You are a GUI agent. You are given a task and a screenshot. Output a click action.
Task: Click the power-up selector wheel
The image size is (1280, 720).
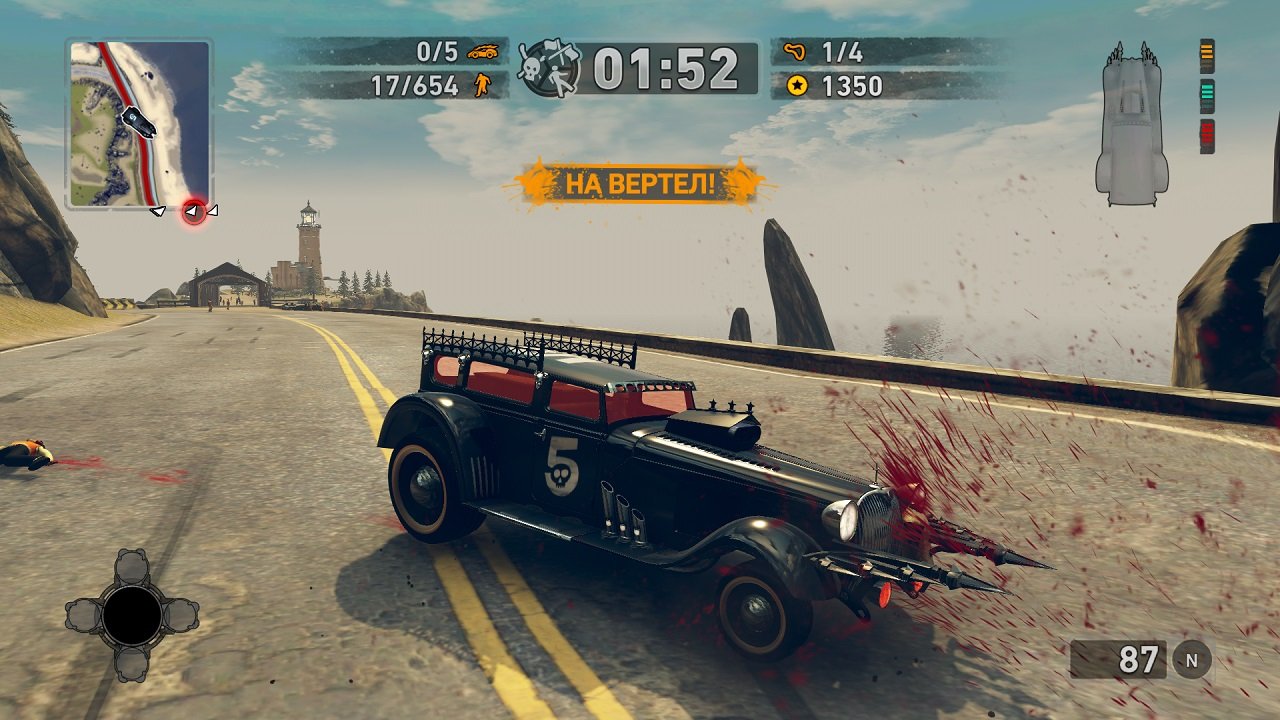(x=132, y=615)
